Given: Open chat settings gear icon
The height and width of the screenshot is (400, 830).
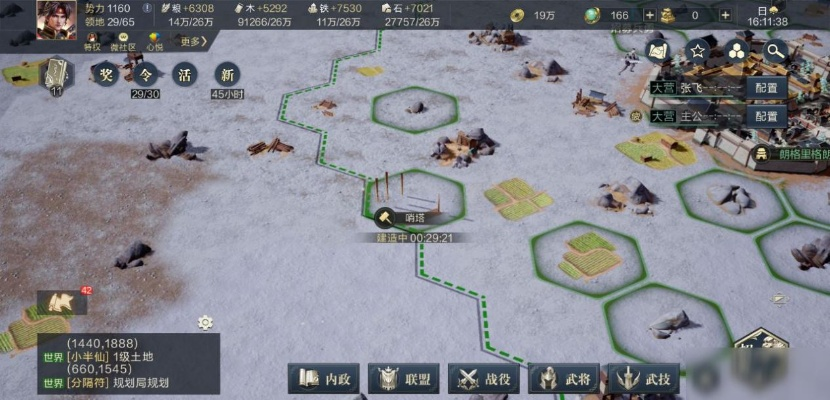Looking at the screenshot, I should coord(205,322).
